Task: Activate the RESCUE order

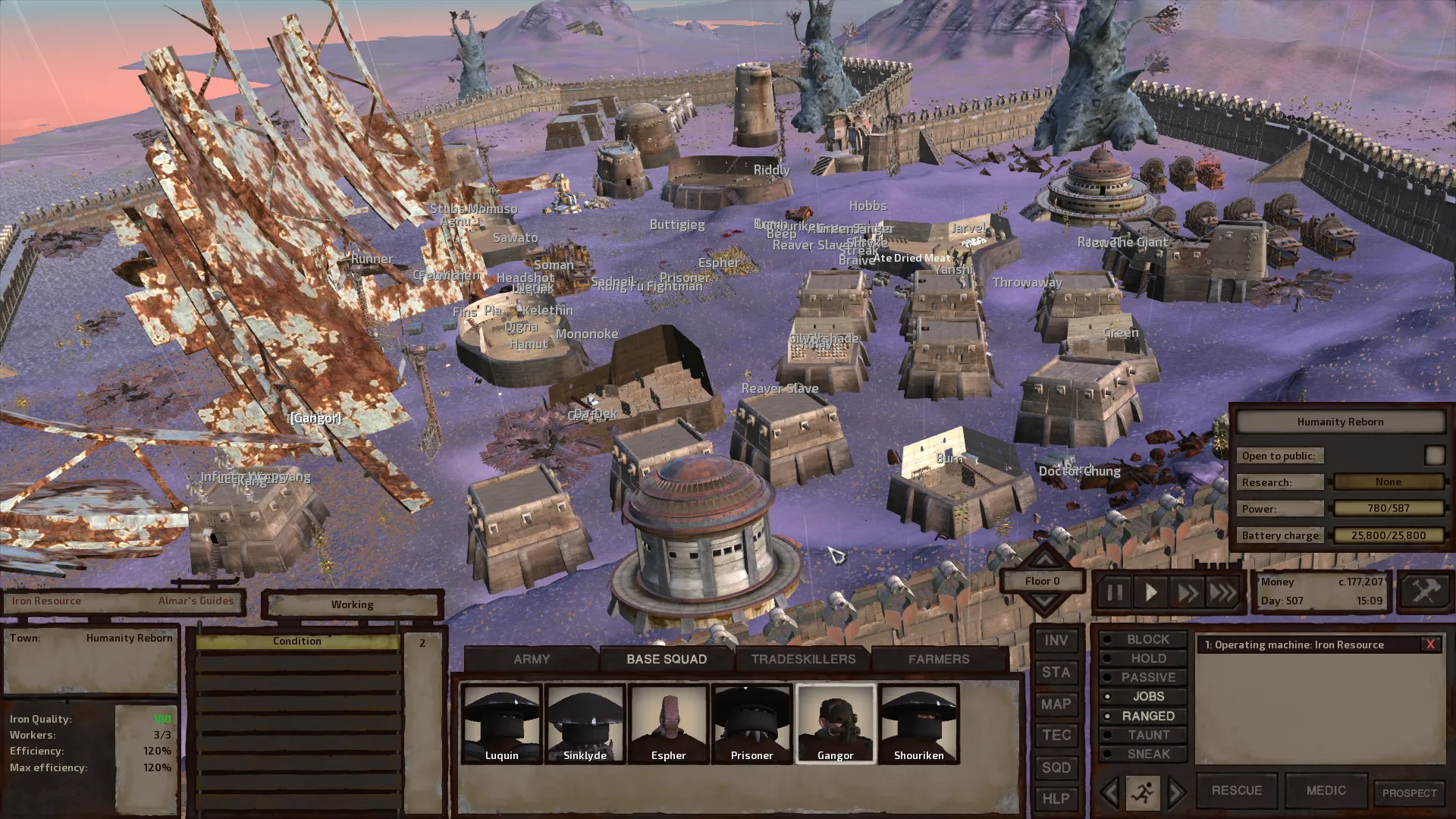Action: (1236, 790)
